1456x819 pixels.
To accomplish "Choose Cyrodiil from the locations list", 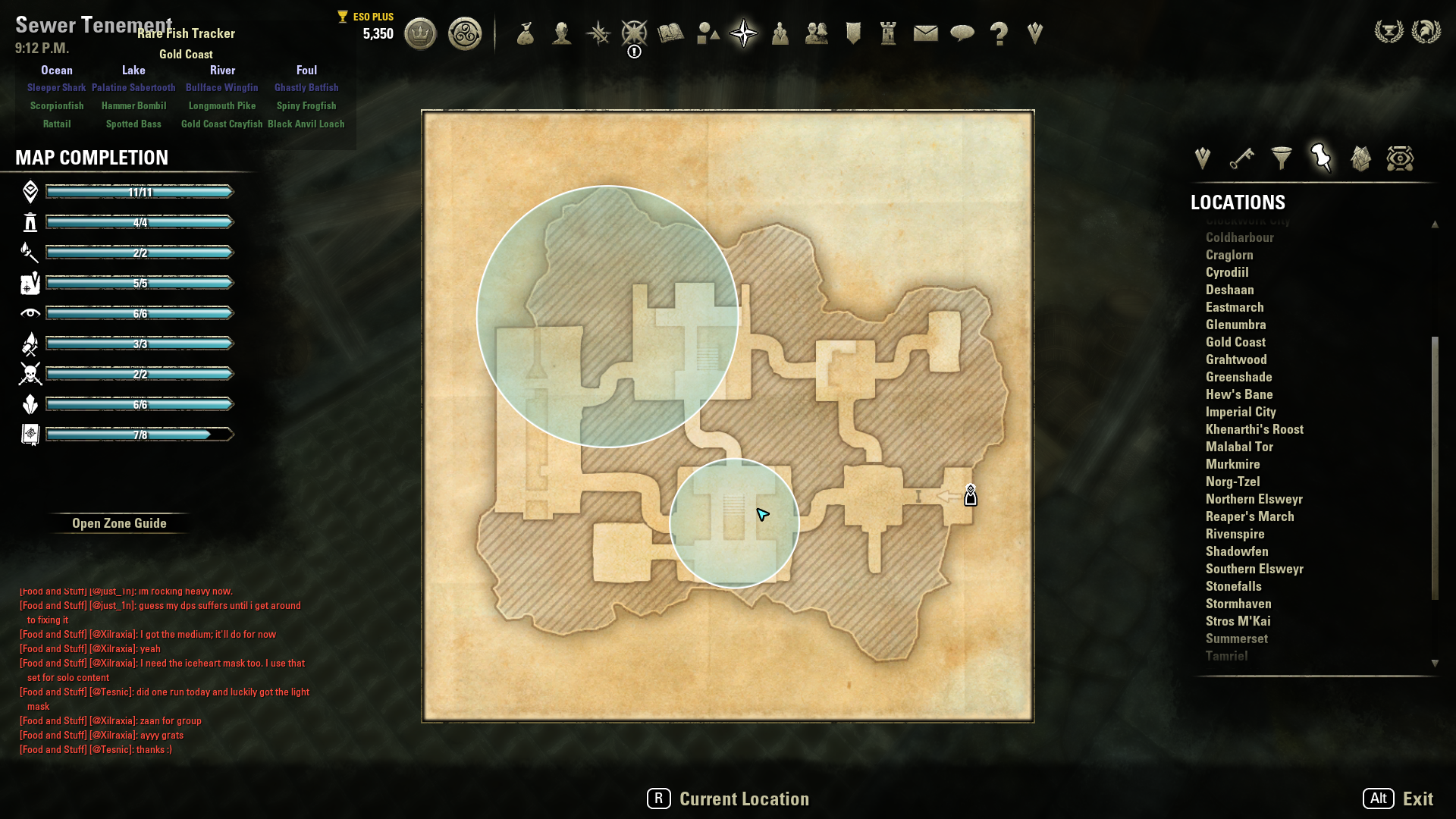I will [x=1227, y=272].
